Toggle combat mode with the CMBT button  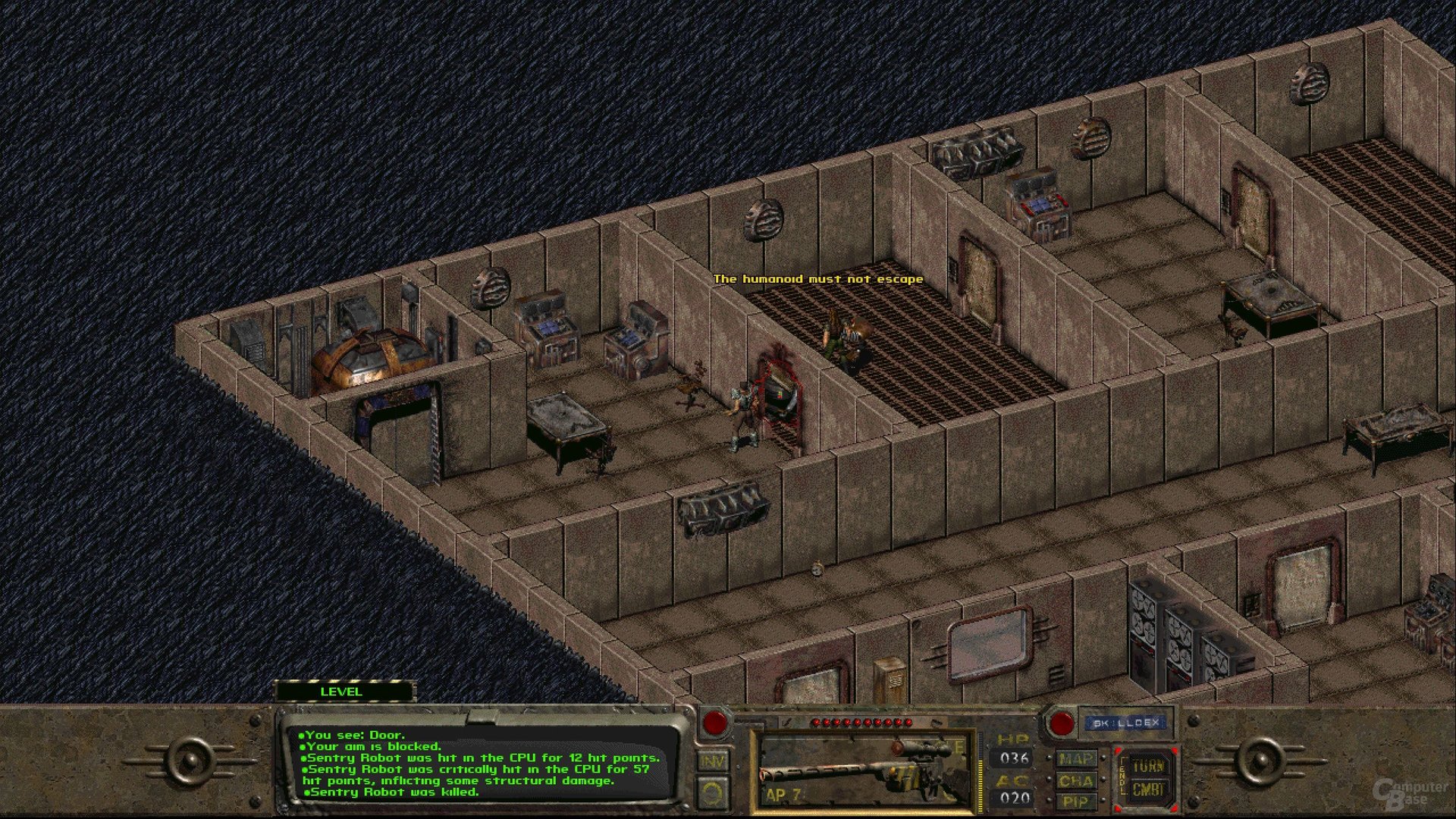[x=1147, y=789]
